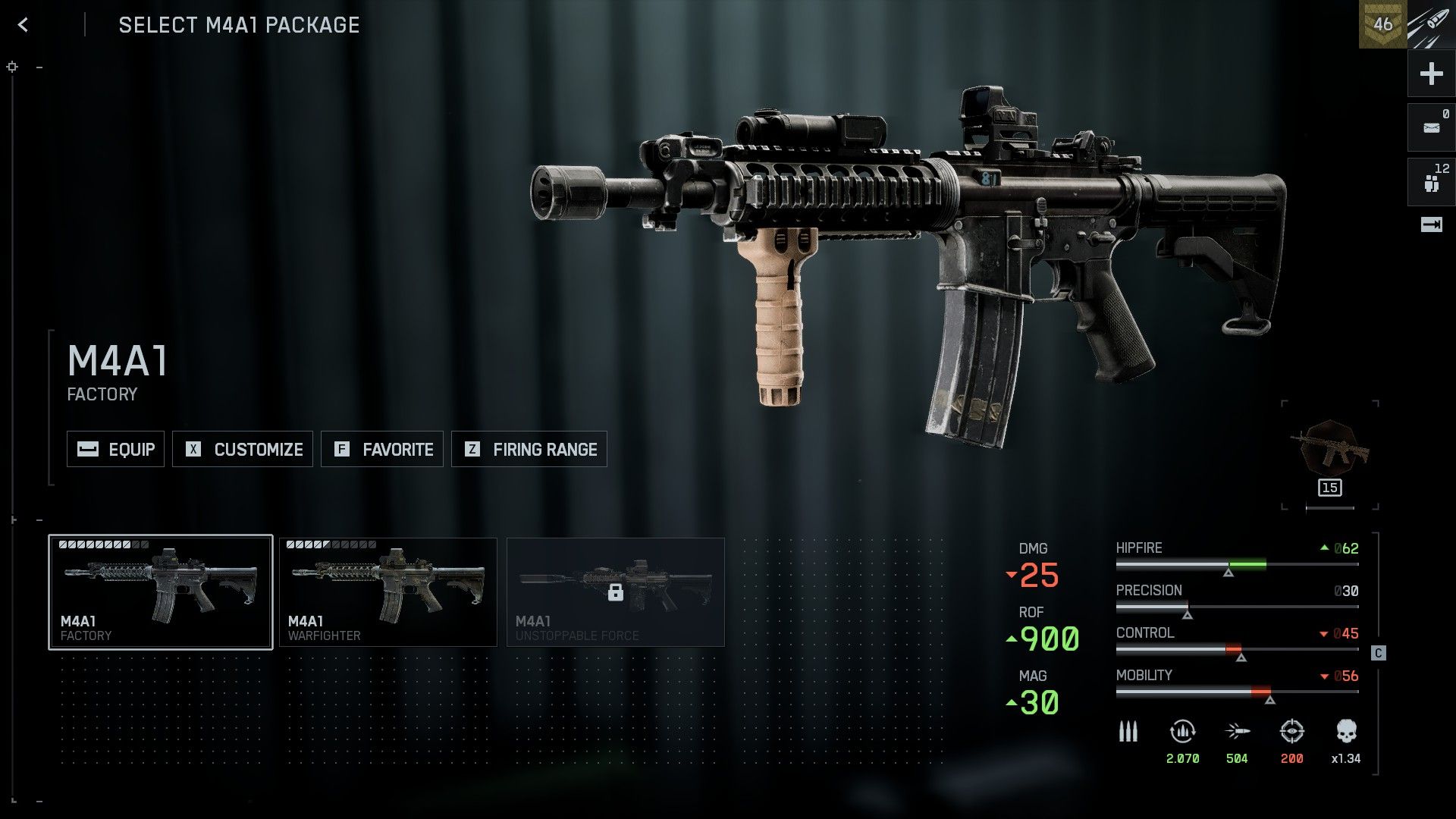Go back using the top-left arrow
The height and width of the screenshot is (819, 1456).
point(23,25)
